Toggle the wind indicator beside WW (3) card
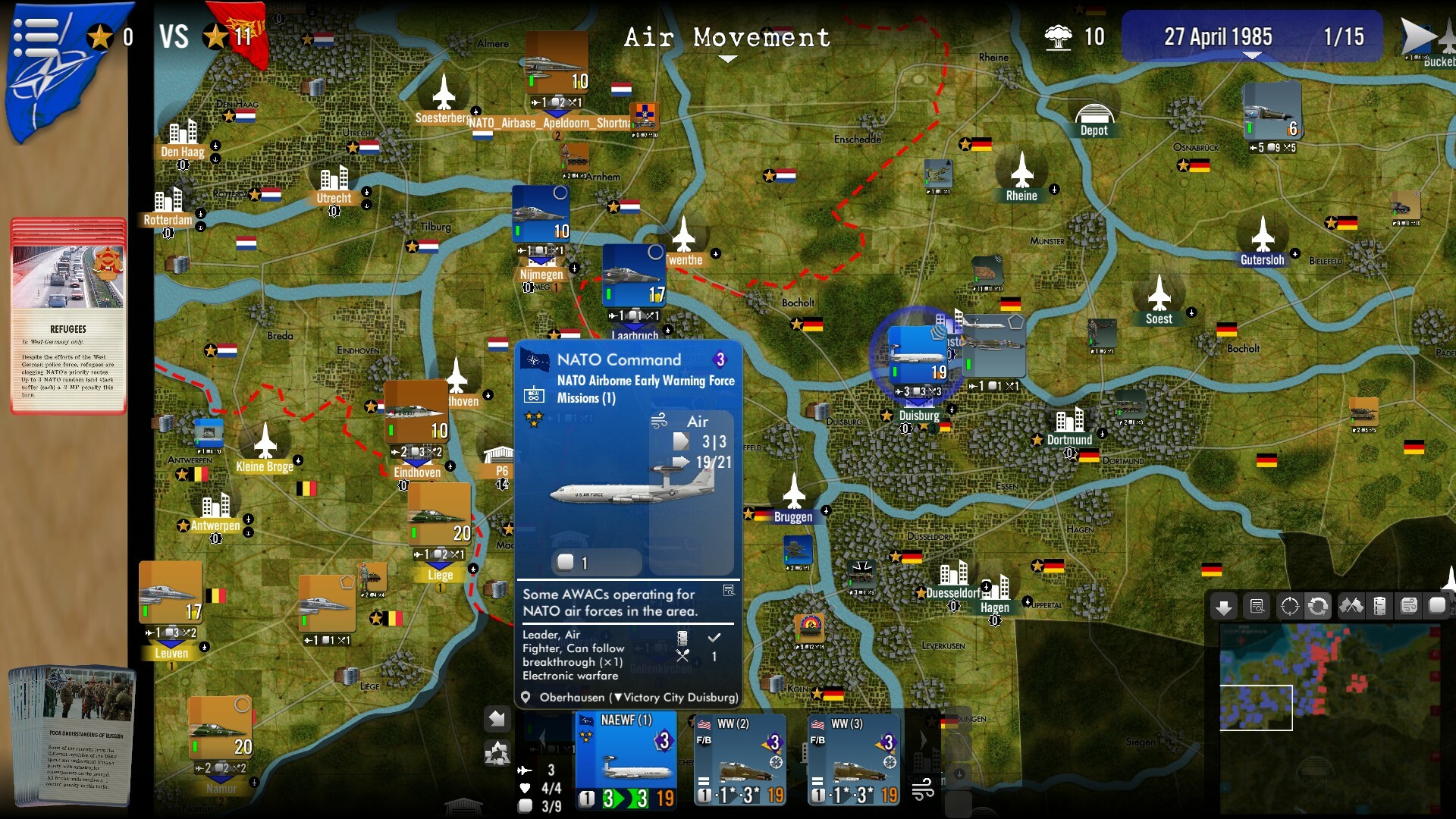The height and width of the screenshot is (819, 1456). (924, 790)
